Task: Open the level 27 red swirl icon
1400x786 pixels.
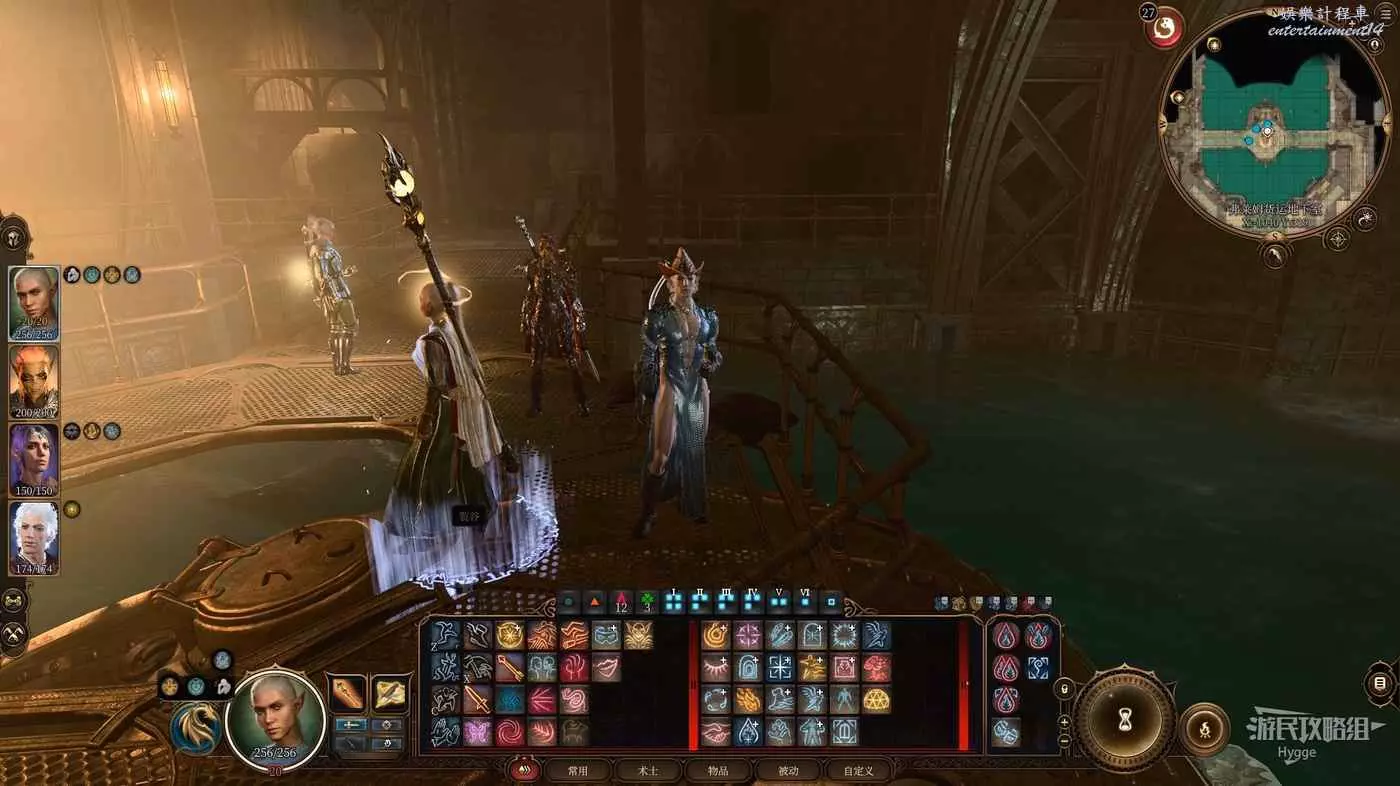Action: pyautogui.click(x=1163, y=27)
